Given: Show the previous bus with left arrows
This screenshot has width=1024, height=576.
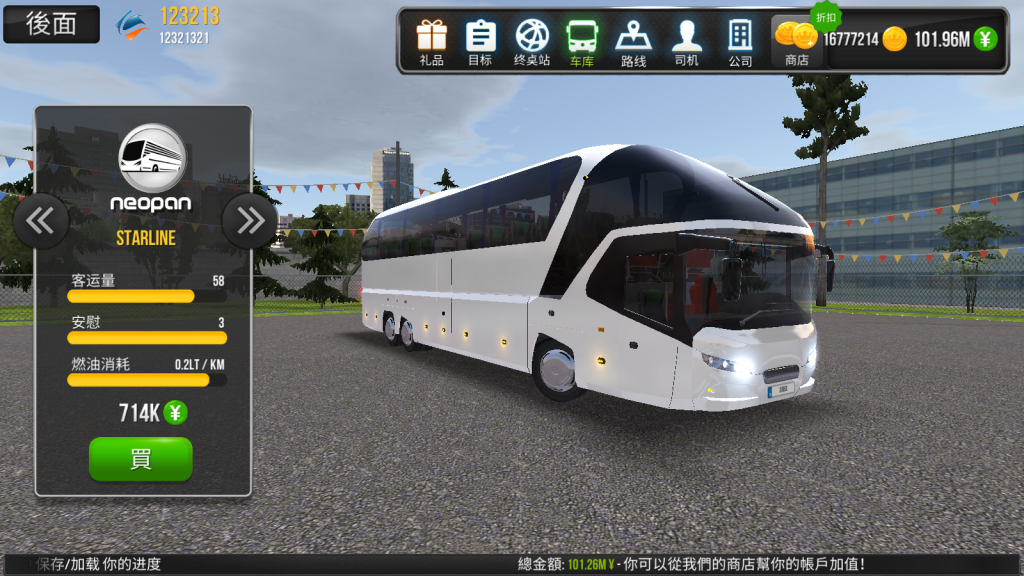Looking at the screenshot, I should point(41,220).
